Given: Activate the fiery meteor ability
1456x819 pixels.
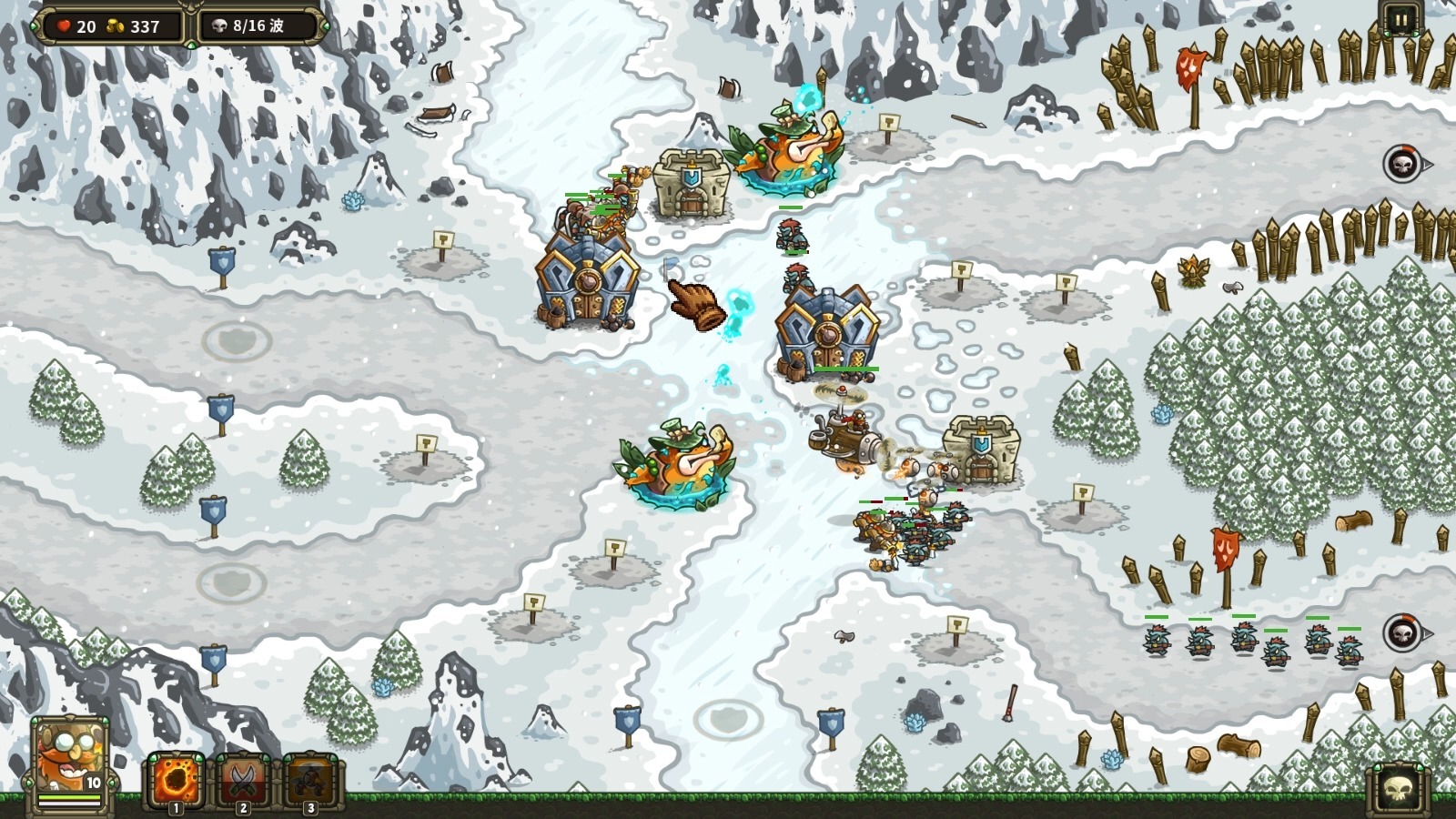Looking at the screenshot, I should click(x=176, y=780).
